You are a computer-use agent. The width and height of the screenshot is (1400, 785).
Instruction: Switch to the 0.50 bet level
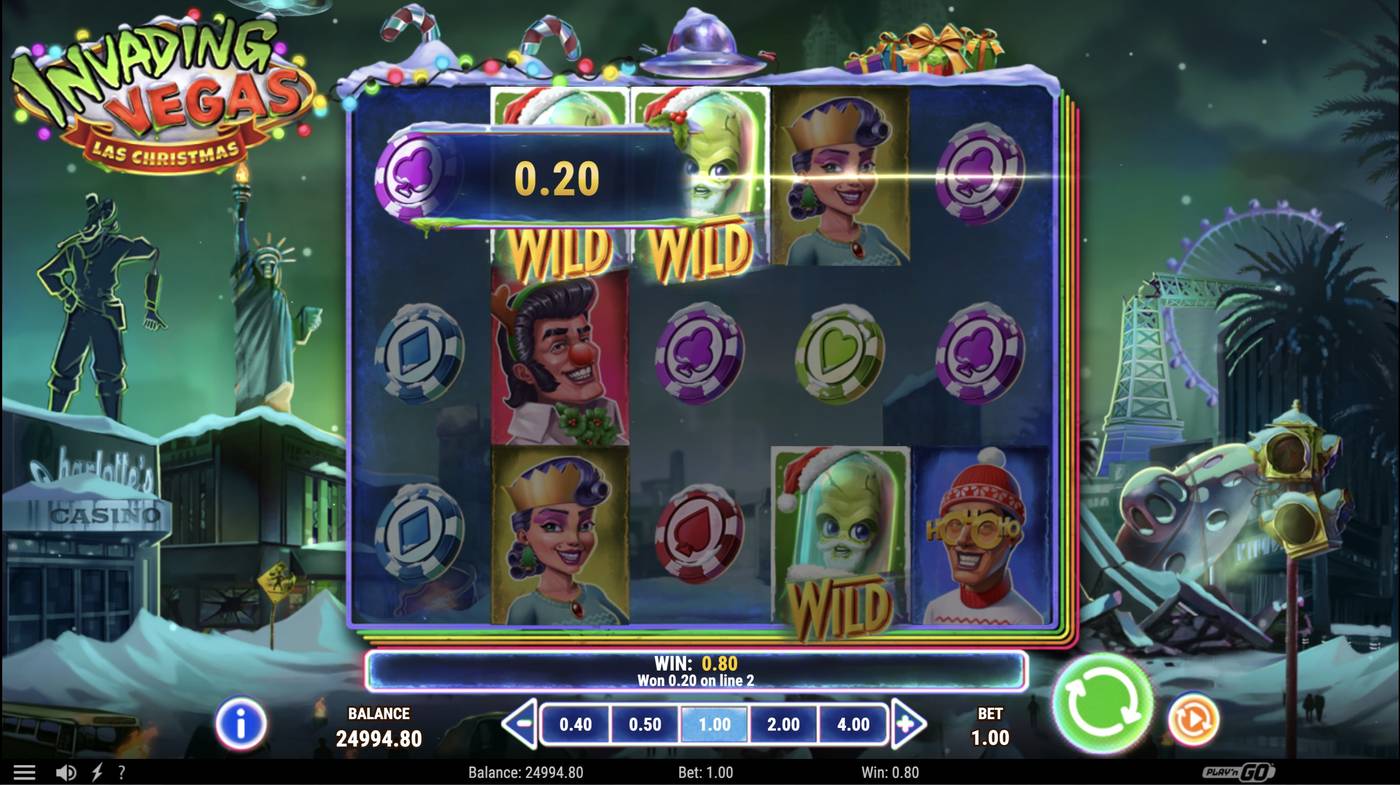645,722
